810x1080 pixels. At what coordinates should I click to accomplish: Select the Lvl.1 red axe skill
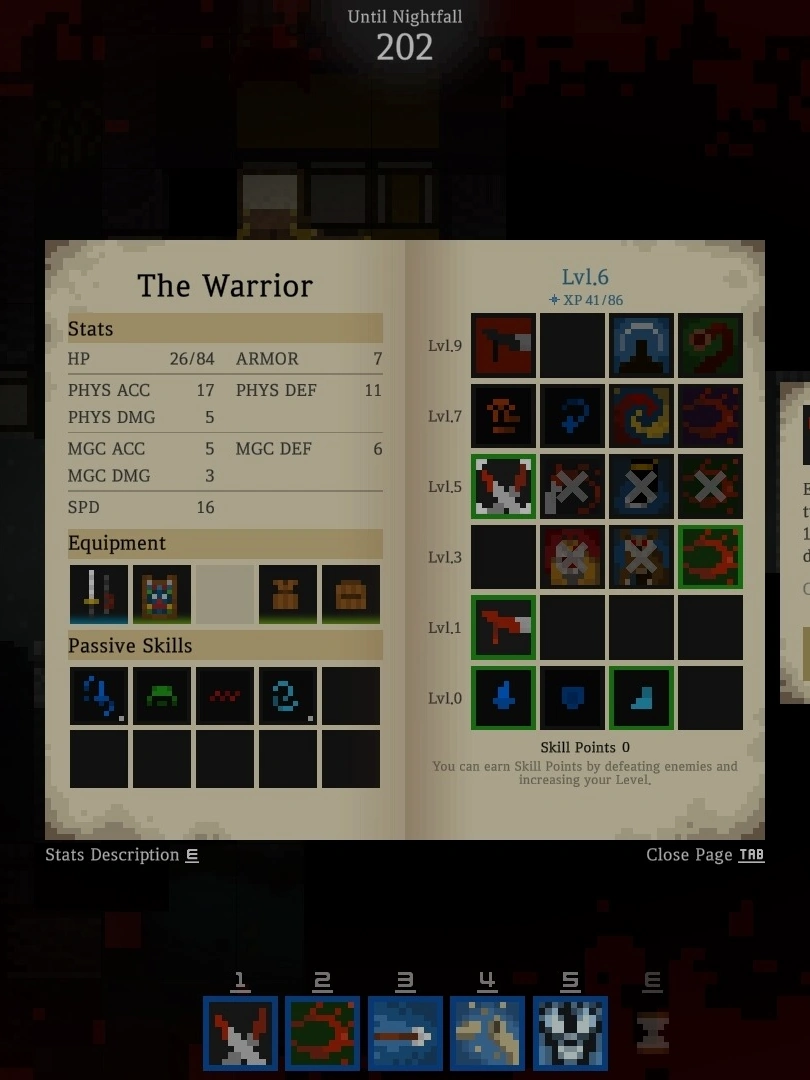click(x=503, y=627)
